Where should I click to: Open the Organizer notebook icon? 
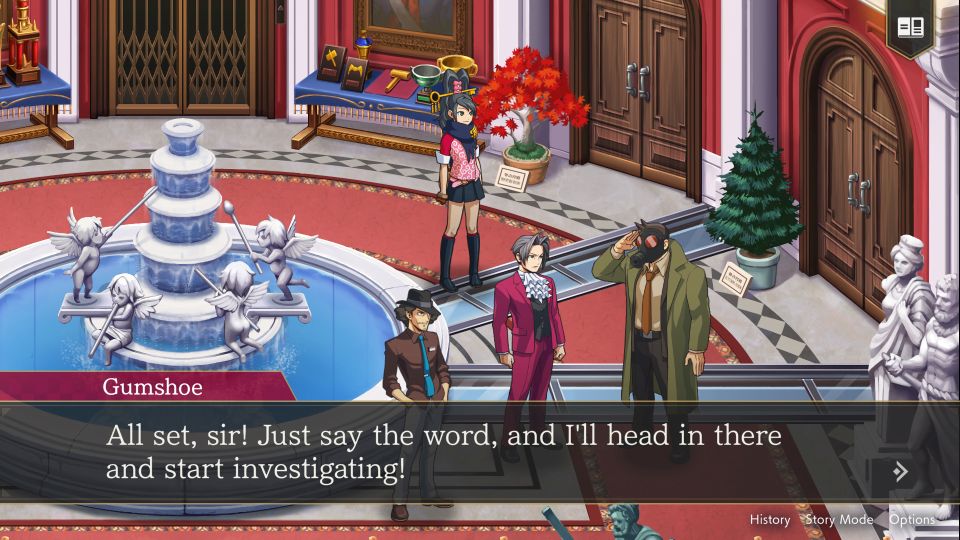click(908, 27)
